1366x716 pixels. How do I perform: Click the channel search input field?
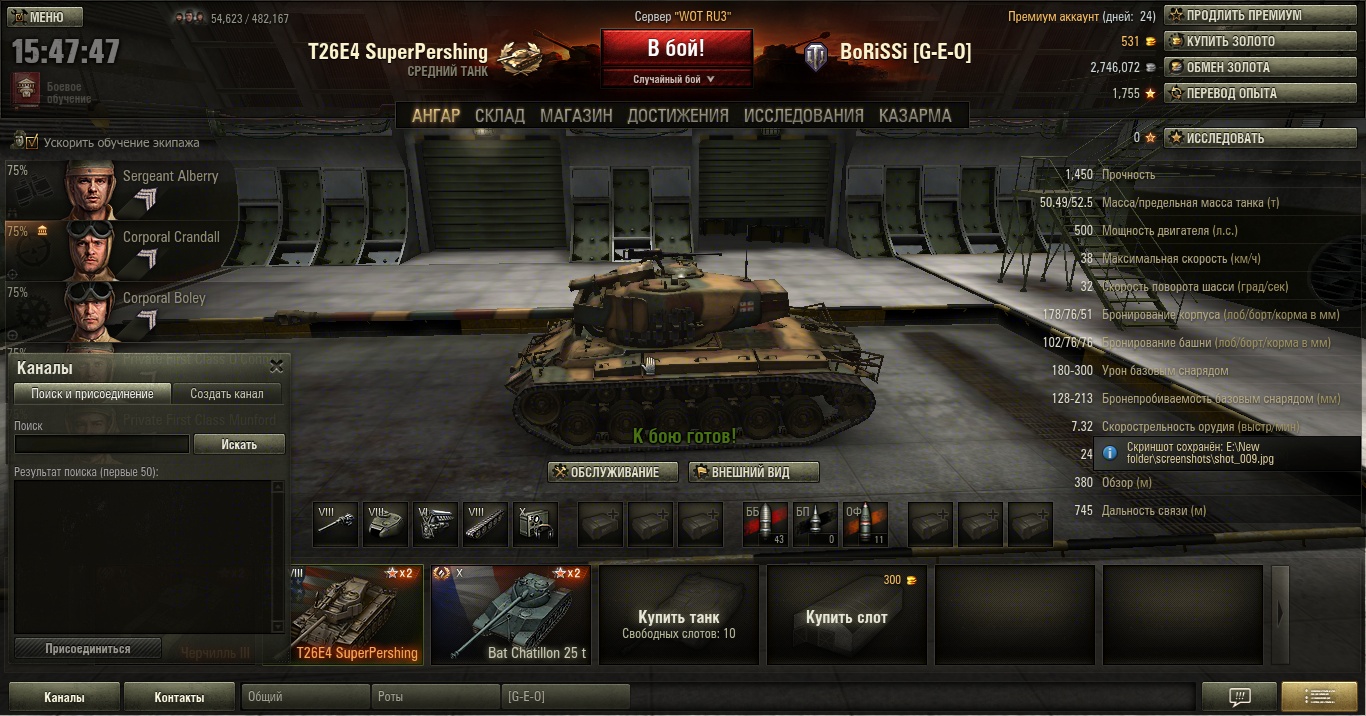(101, 444)
